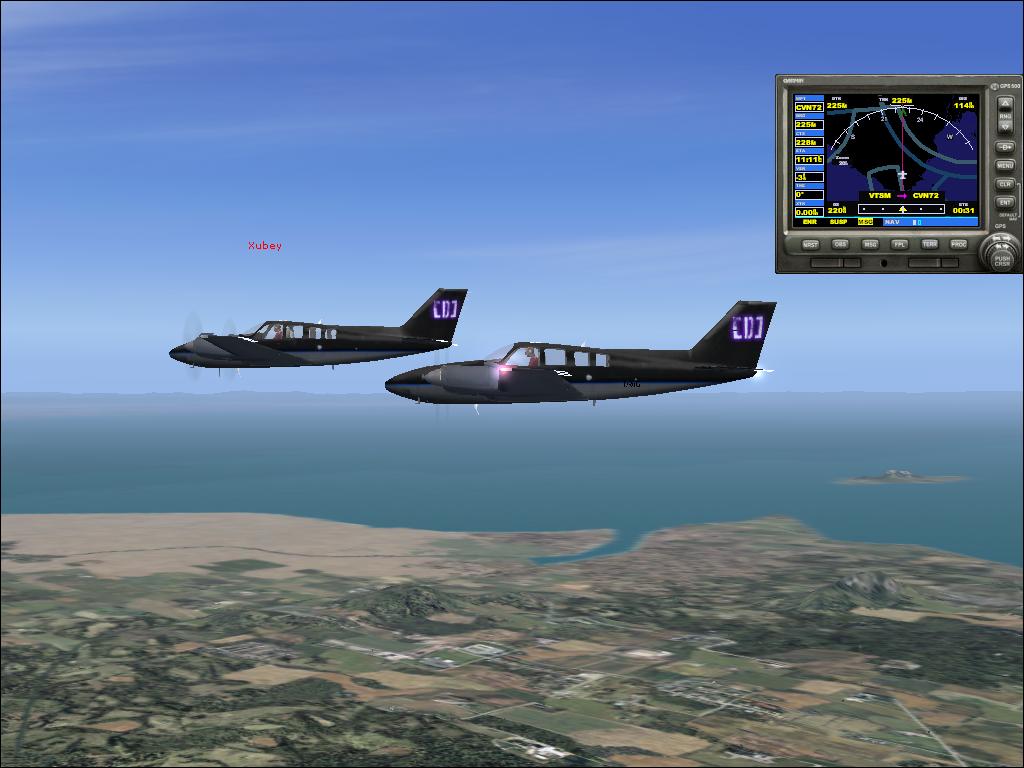
Task: Open the GPS MENU button
Action: tap(1004, 166)
